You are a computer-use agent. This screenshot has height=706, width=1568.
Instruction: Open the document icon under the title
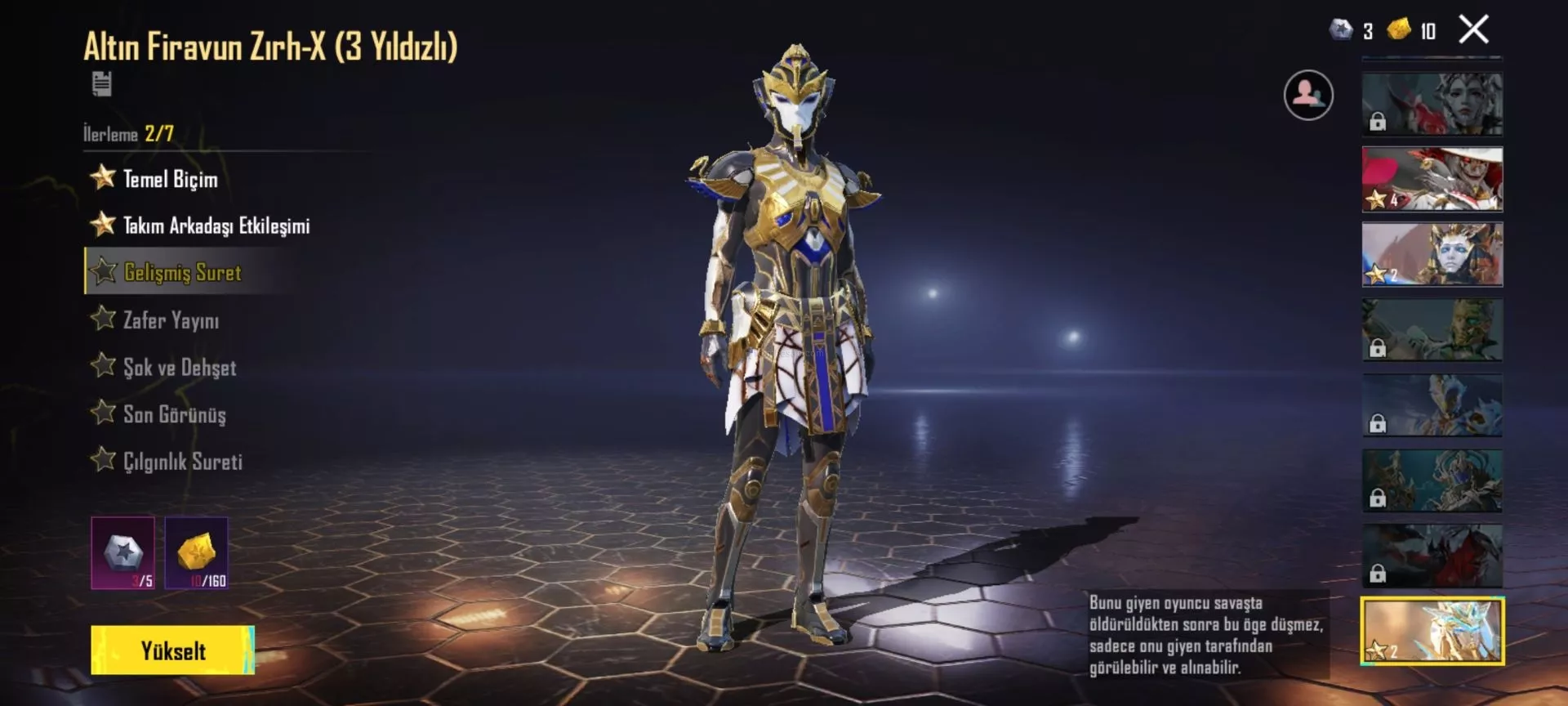coord(102,83)
